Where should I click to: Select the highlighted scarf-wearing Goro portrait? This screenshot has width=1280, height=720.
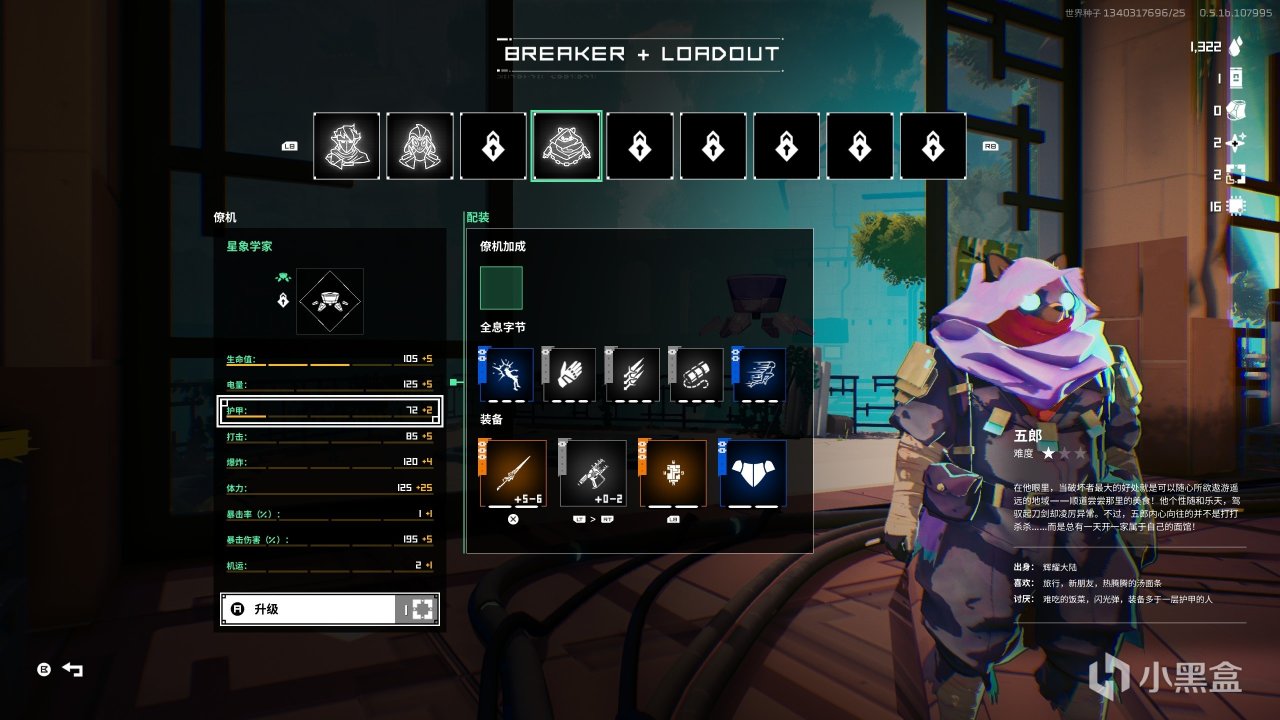coord(566,146)
